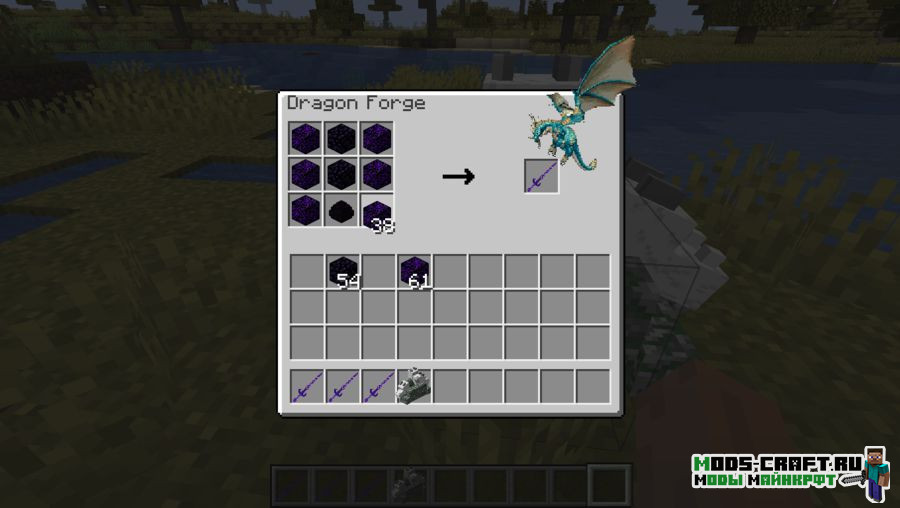
Task: Grab the inventory block stack of 54
Action: (x=343, y=271)
